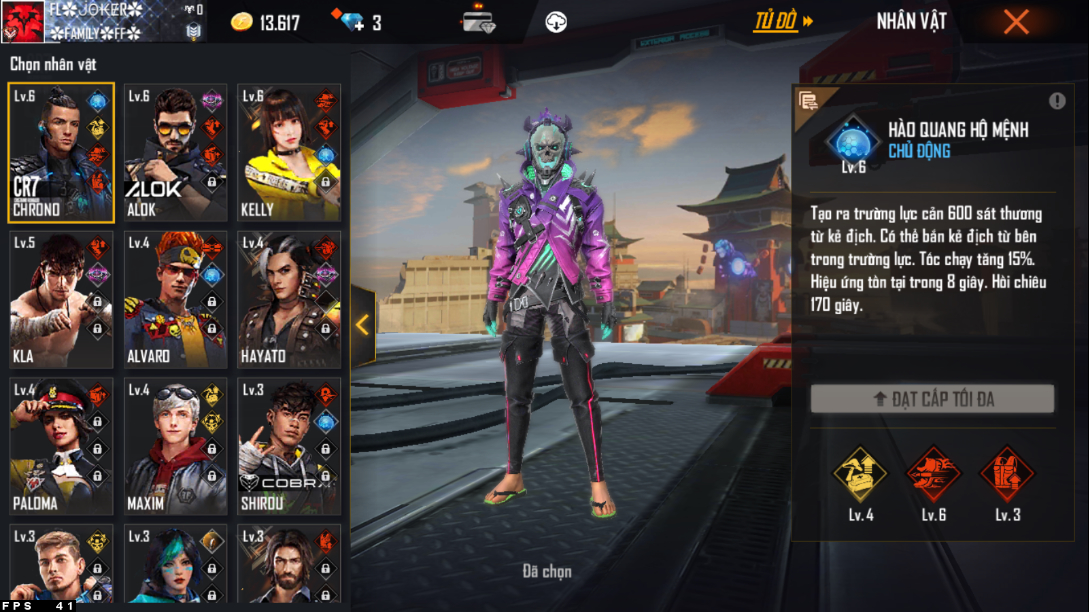Select the Maxim character card
The width and height of the screenshot is (1089, 612).
point(175,446)
